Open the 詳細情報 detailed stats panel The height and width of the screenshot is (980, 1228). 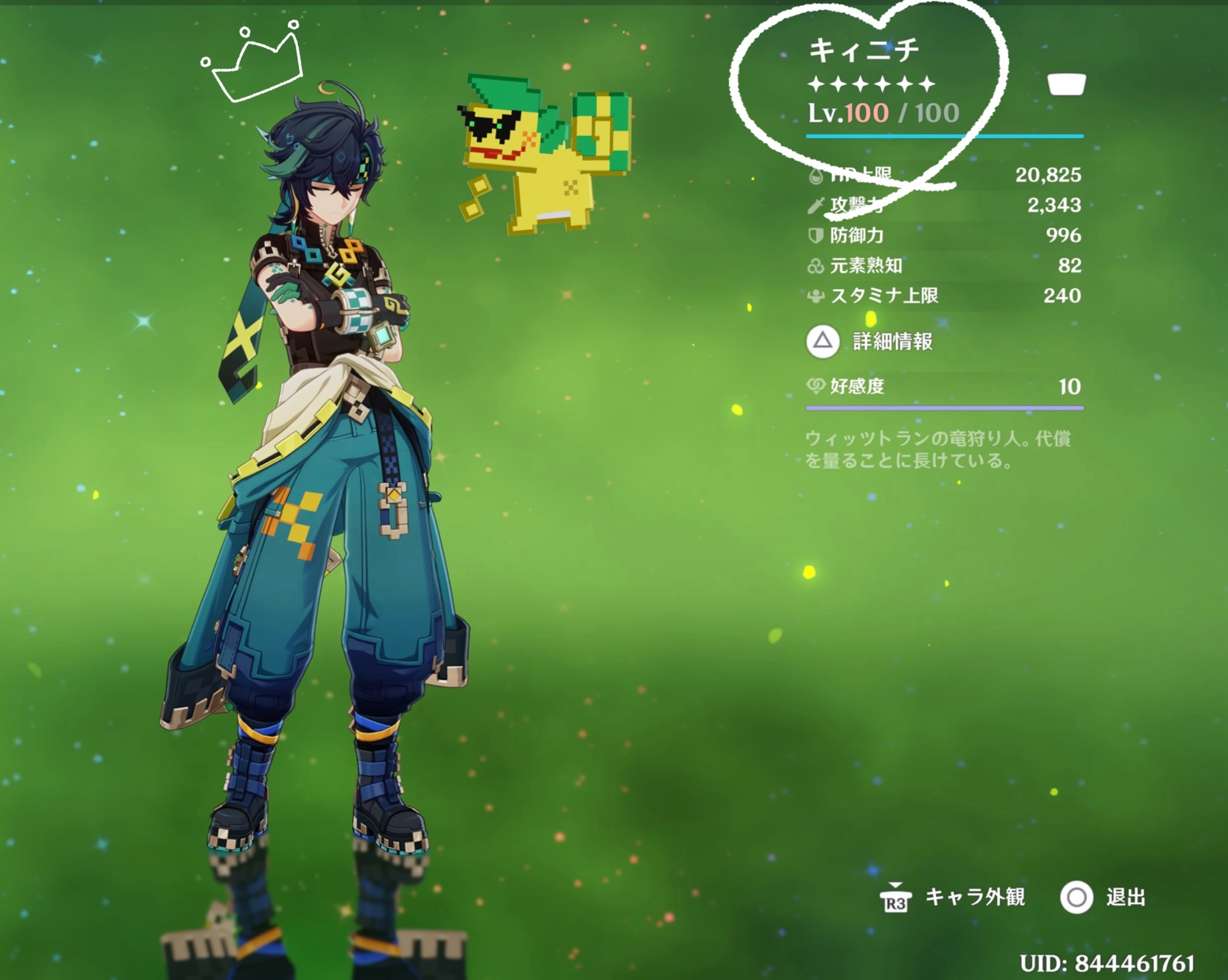[x=871, y=341]
